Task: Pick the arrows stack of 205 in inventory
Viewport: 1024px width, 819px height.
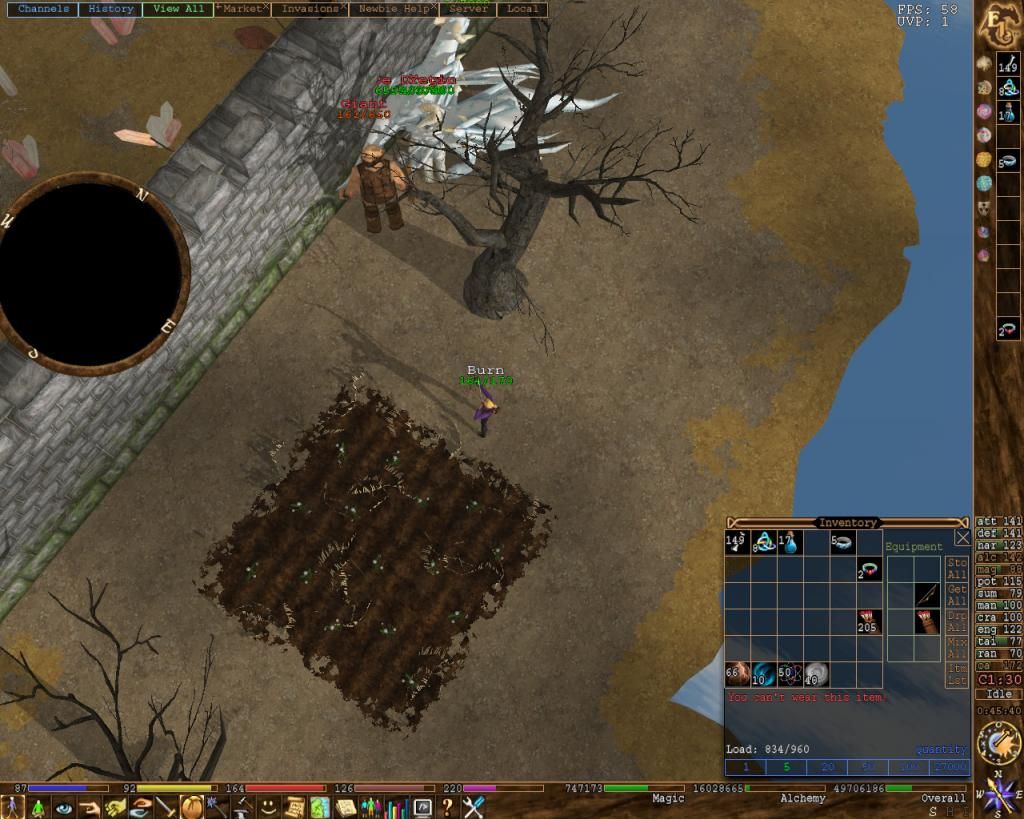Action: pos(867,622)
